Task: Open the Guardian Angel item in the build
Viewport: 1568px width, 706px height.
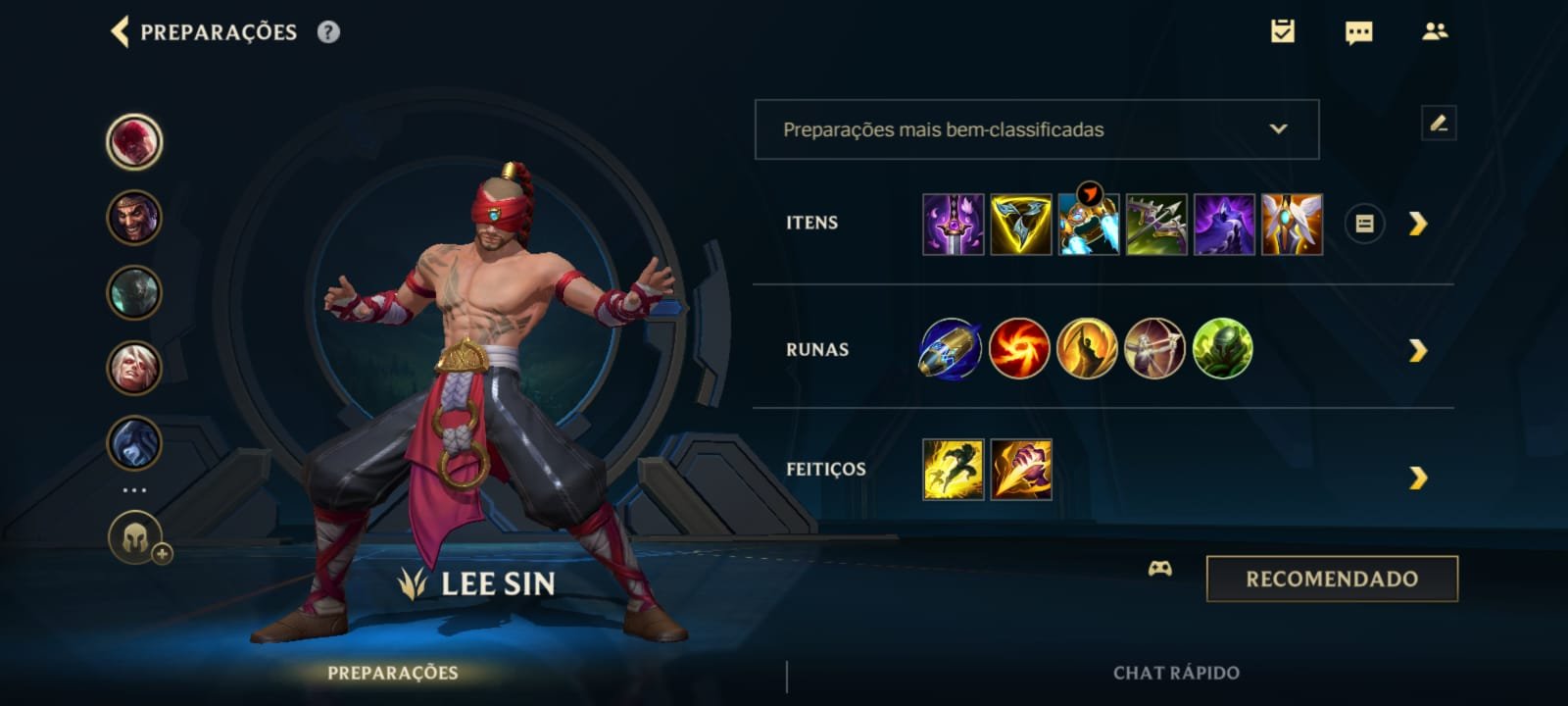Action: click(x=1294, y=224)
